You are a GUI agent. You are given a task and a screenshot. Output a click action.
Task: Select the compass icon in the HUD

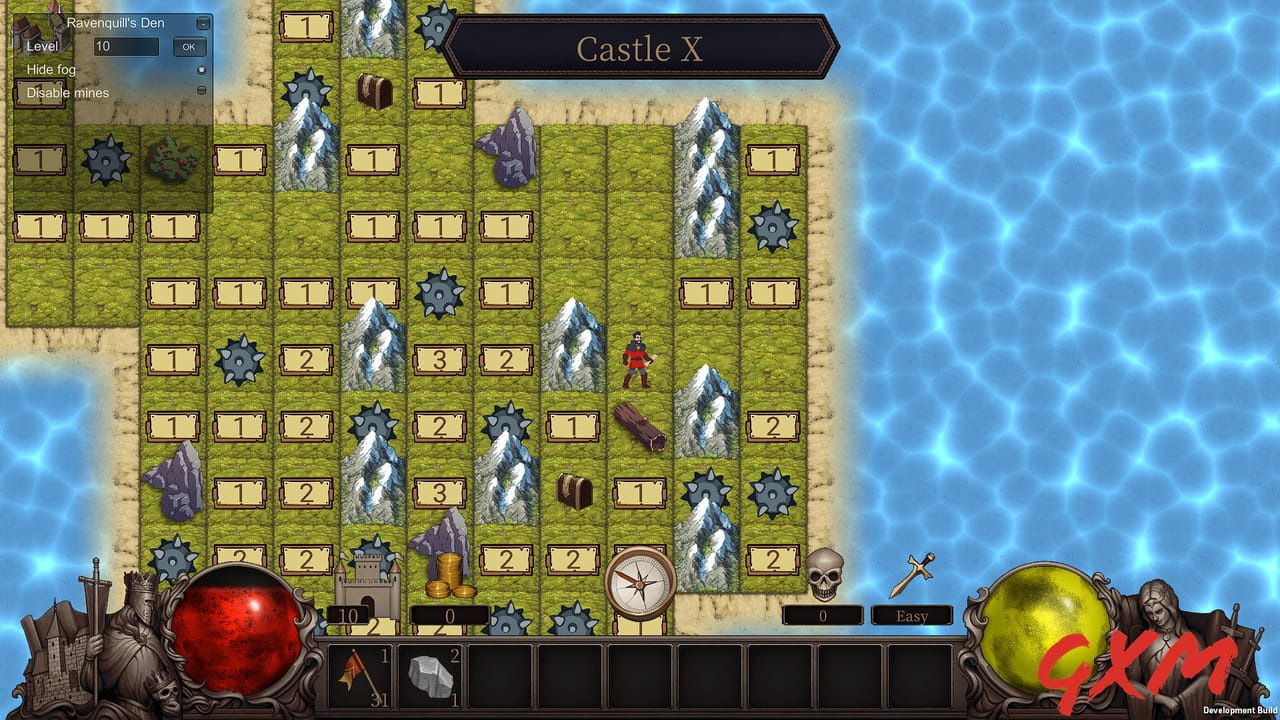click(640, 585)
